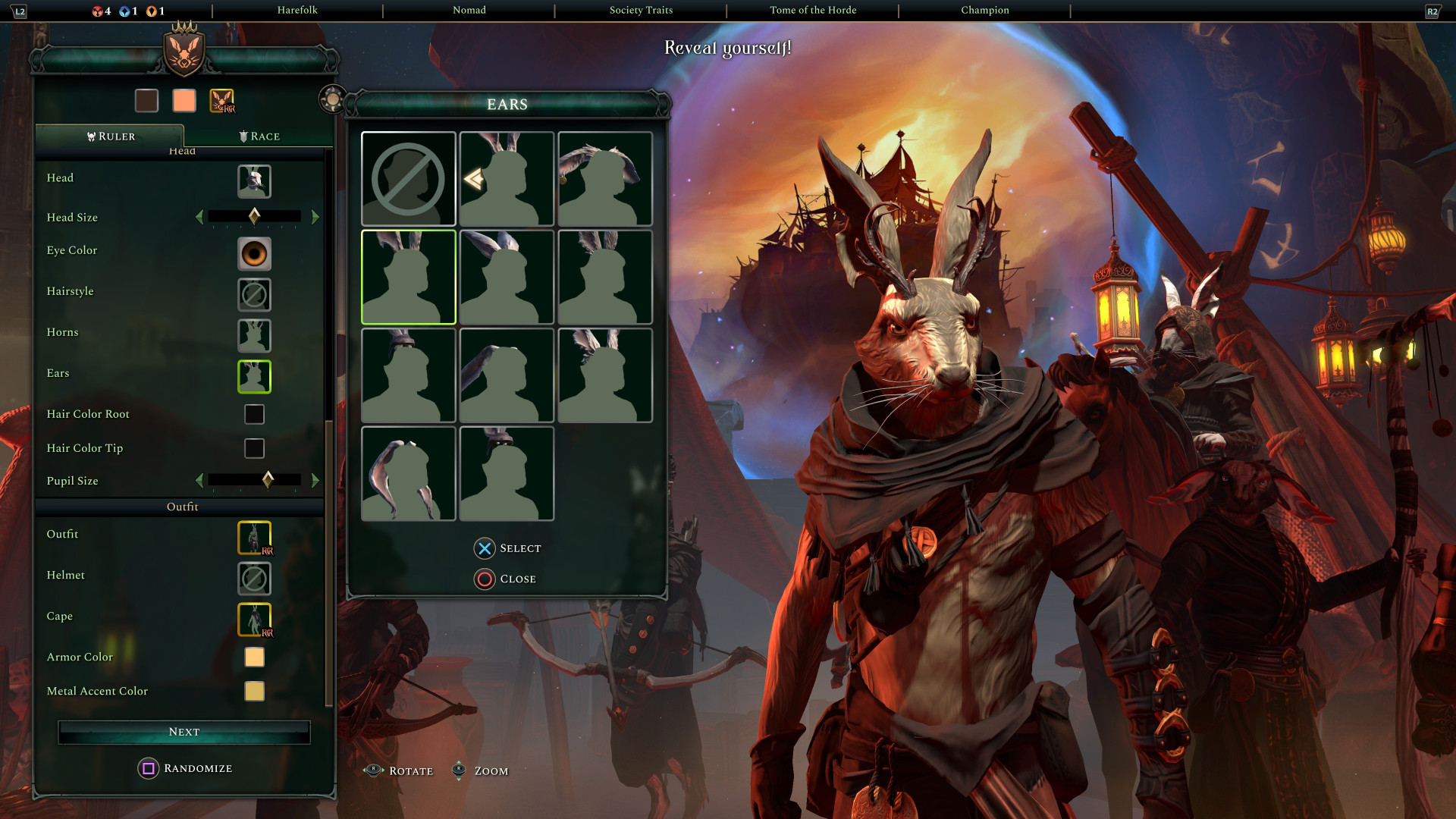Open the Head appearance picker
Viewport: 1456px width, 819px height.
click(254, 181)
